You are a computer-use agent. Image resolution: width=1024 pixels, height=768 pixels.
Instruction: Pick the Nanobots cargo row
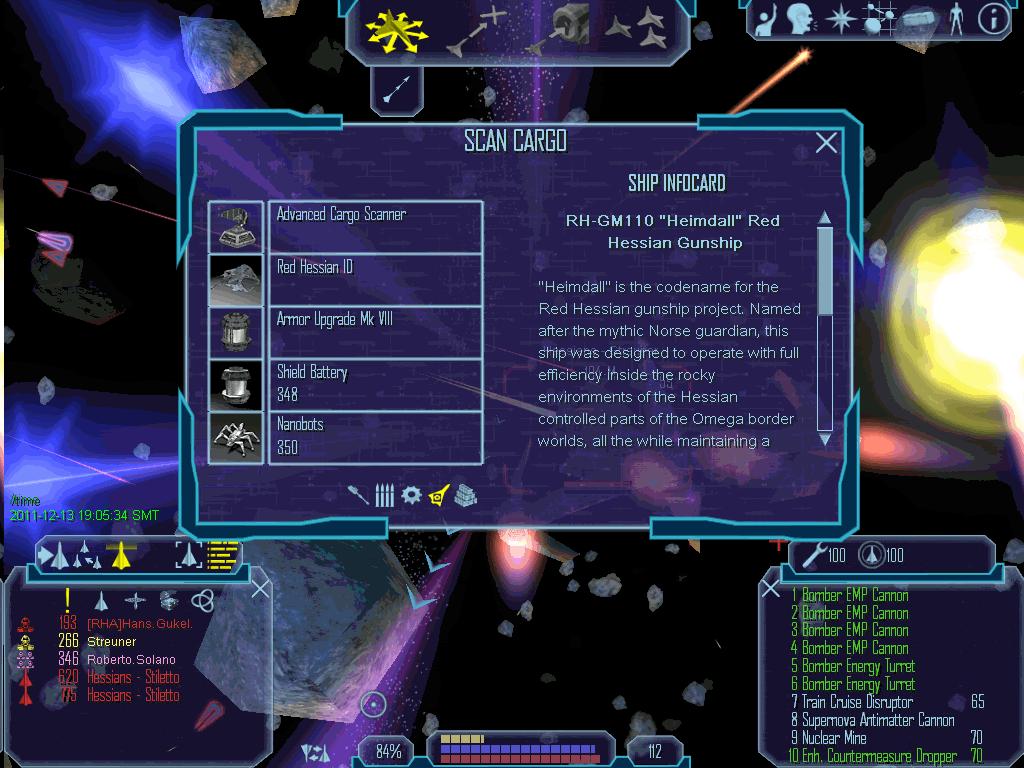point(375,437)
